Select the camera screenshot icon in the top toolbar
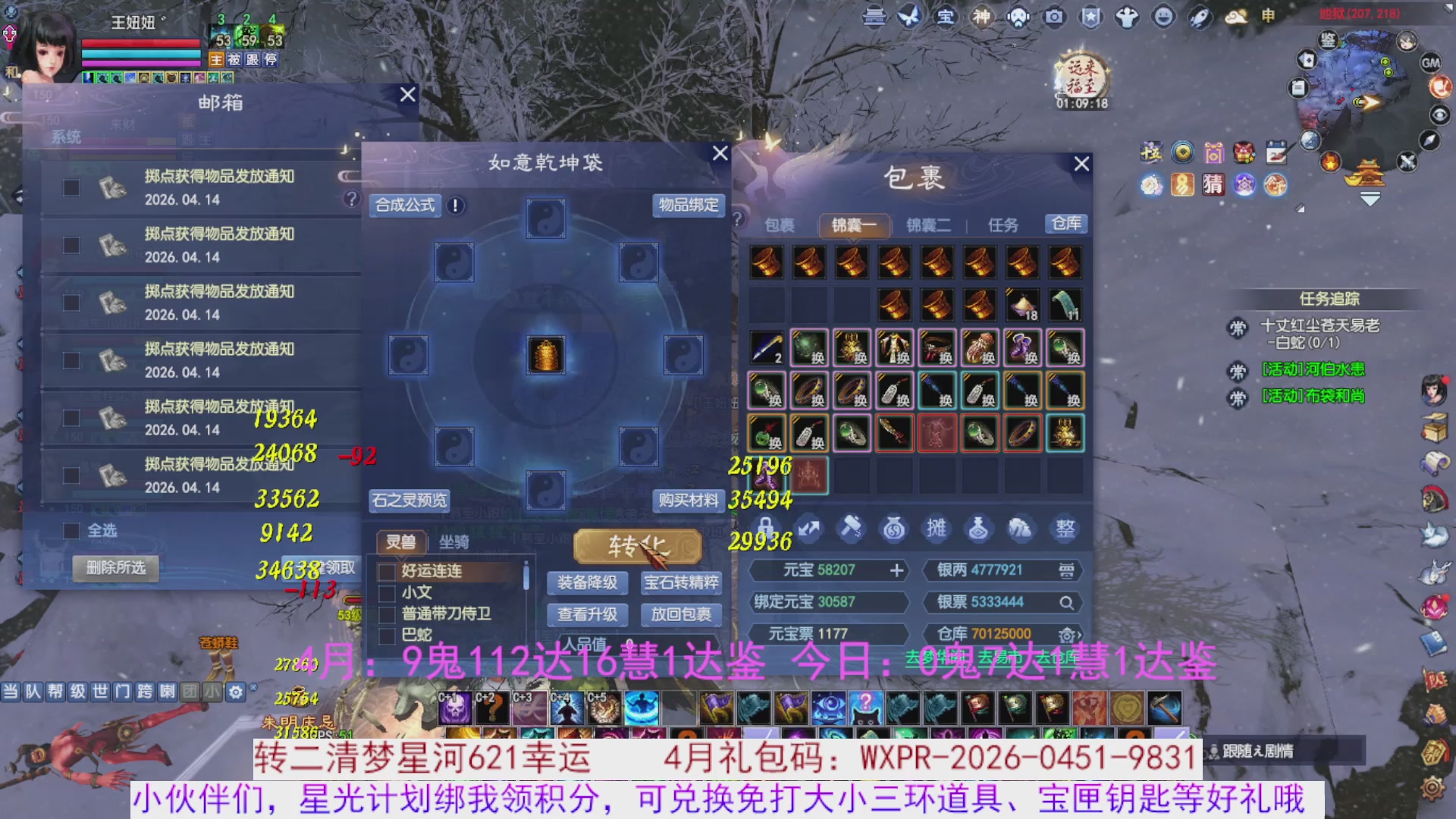The width and height of the screenshot is (1456, 819). click(x=1054, y=17)
